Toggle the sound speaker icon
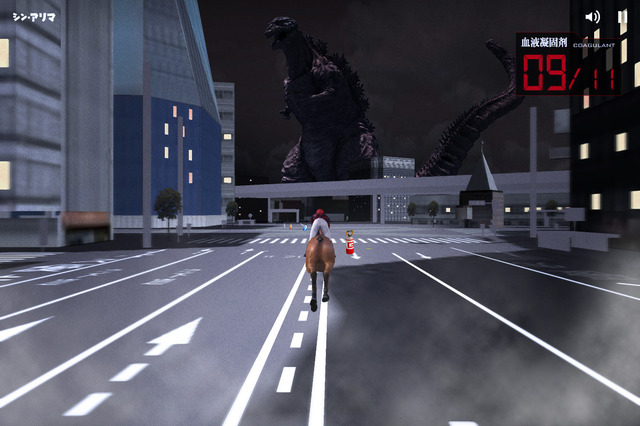 click(x=593, y=17)
